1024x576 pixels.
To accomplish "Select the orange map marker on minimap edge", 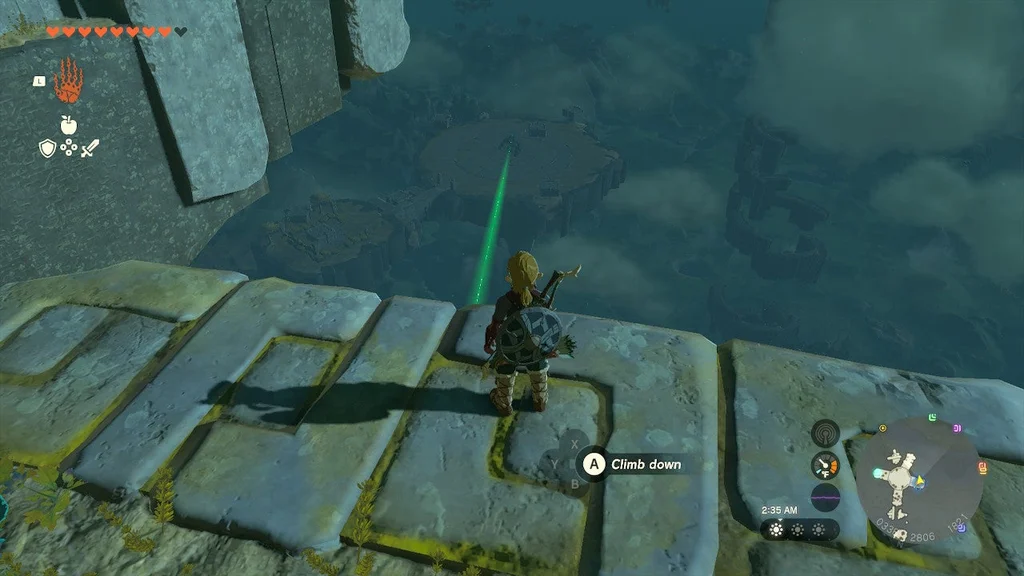I will [x=981, y=467].
